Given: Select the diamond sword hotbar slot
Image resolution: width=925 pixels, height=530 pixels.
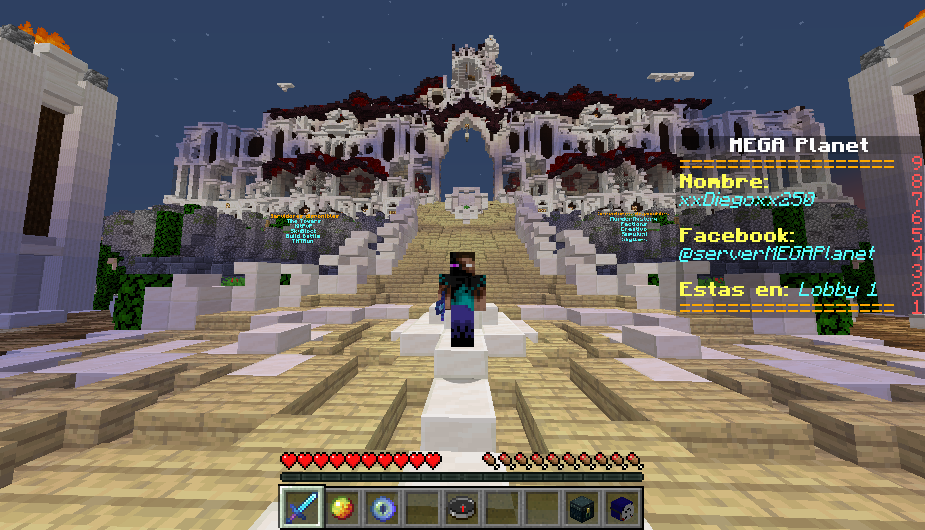Looking at the screenshot, I should [x=301, y=507].
